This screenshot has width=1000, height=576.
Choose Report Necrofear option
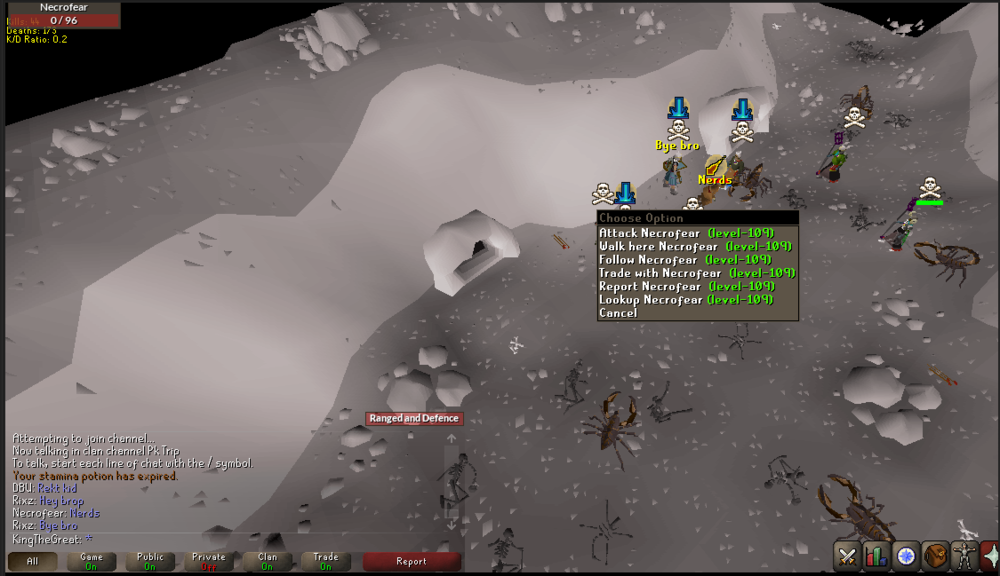686,286
